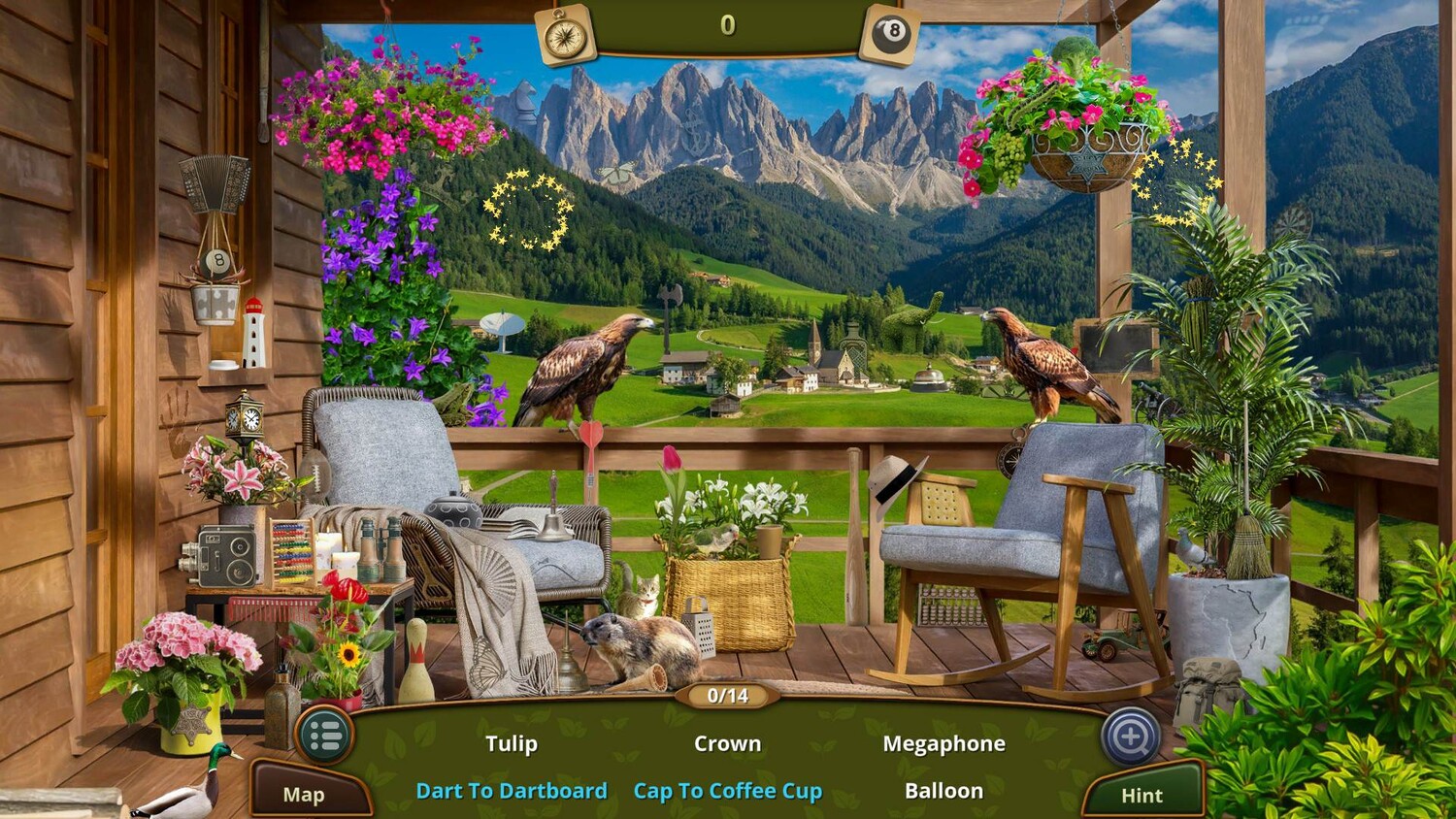
Task: Use the Hint button
Action: [1142, 796]
